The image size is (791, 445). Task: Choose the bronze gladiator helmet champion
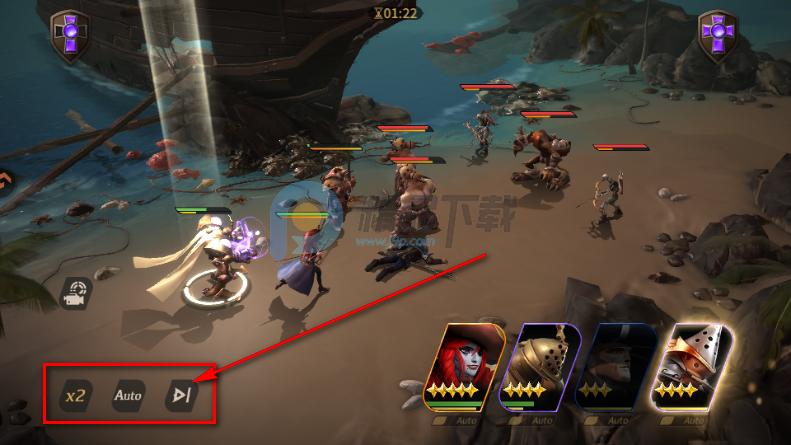[x=540, y=366]
